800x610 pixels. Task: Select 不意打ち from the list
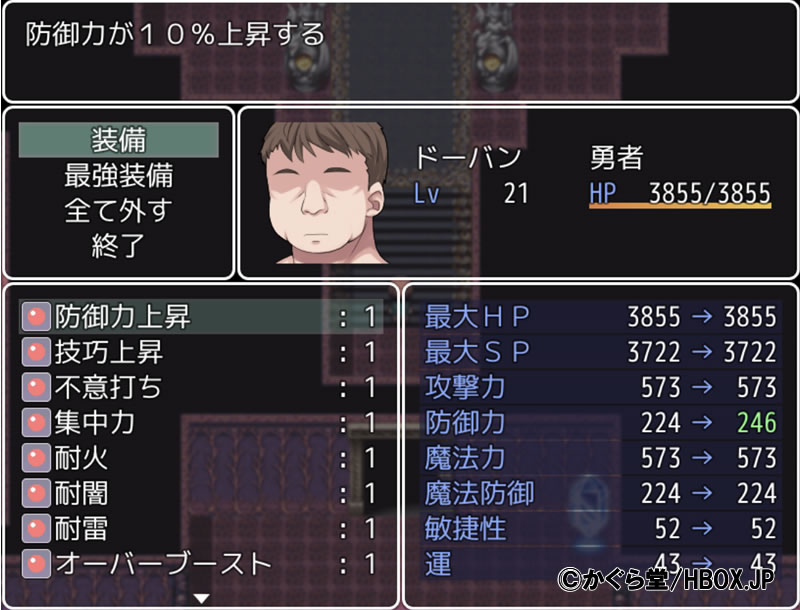[x=200, y=387]
